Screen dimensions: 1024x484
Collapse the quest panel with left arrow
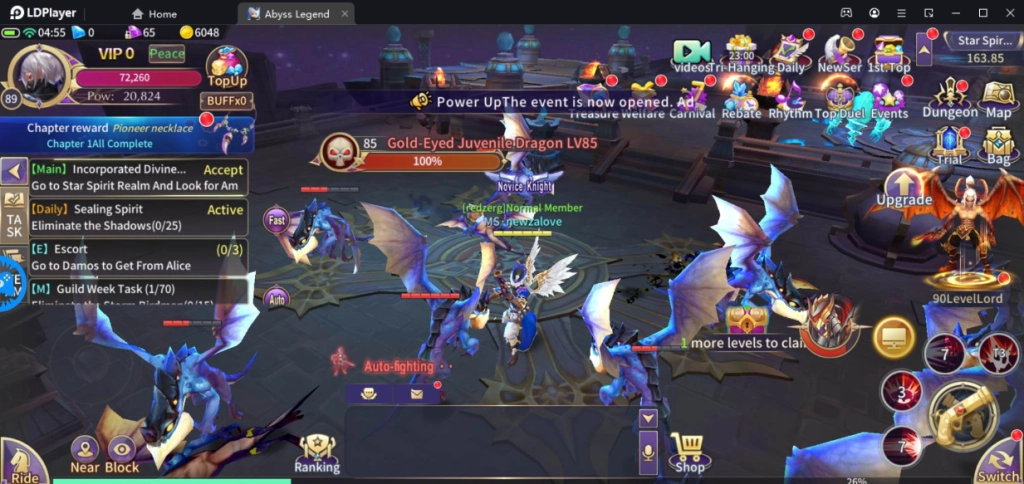[x=13, y=171]
